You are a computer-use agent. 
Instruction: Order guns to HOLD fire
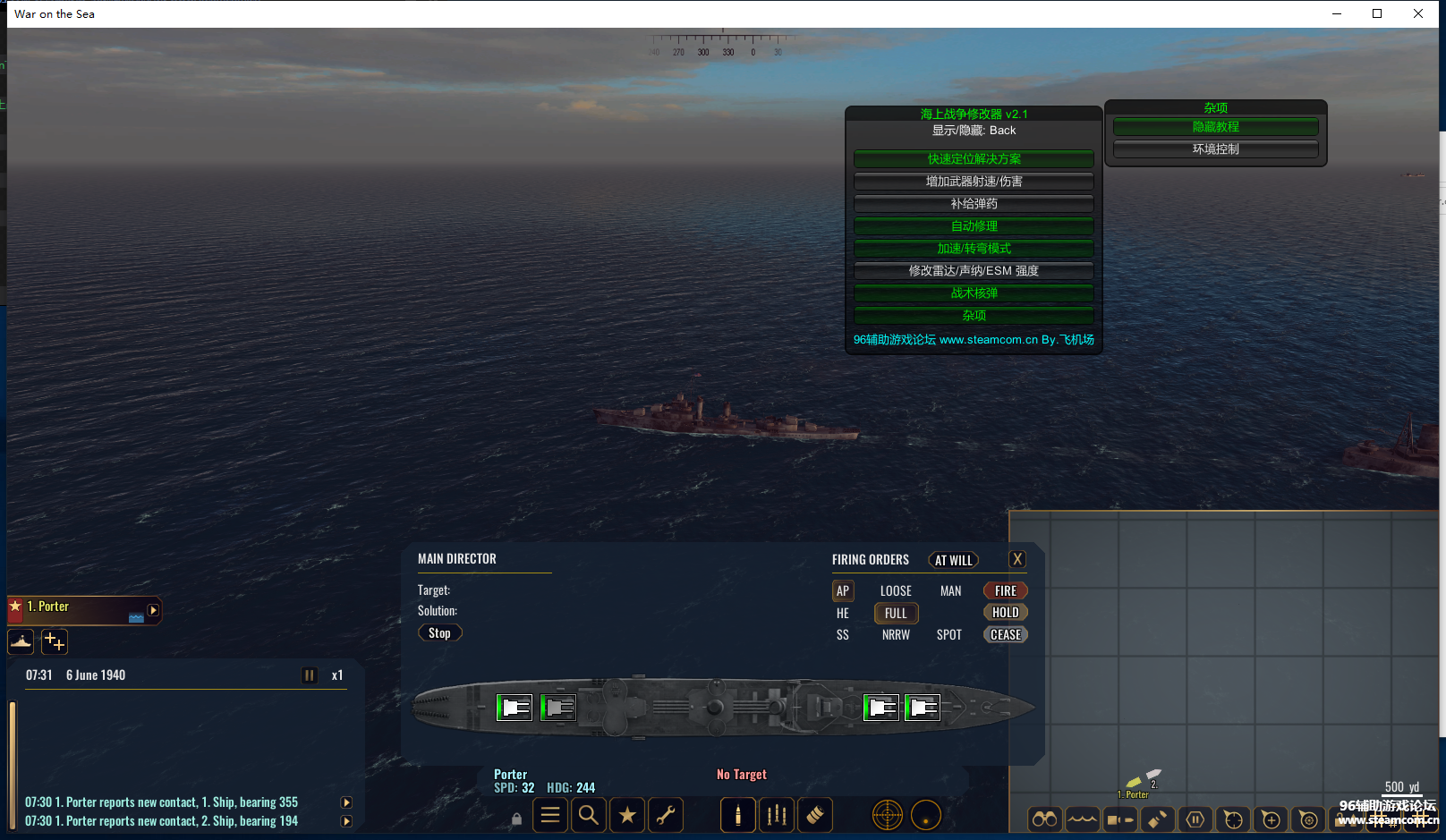click(1006, 613)
